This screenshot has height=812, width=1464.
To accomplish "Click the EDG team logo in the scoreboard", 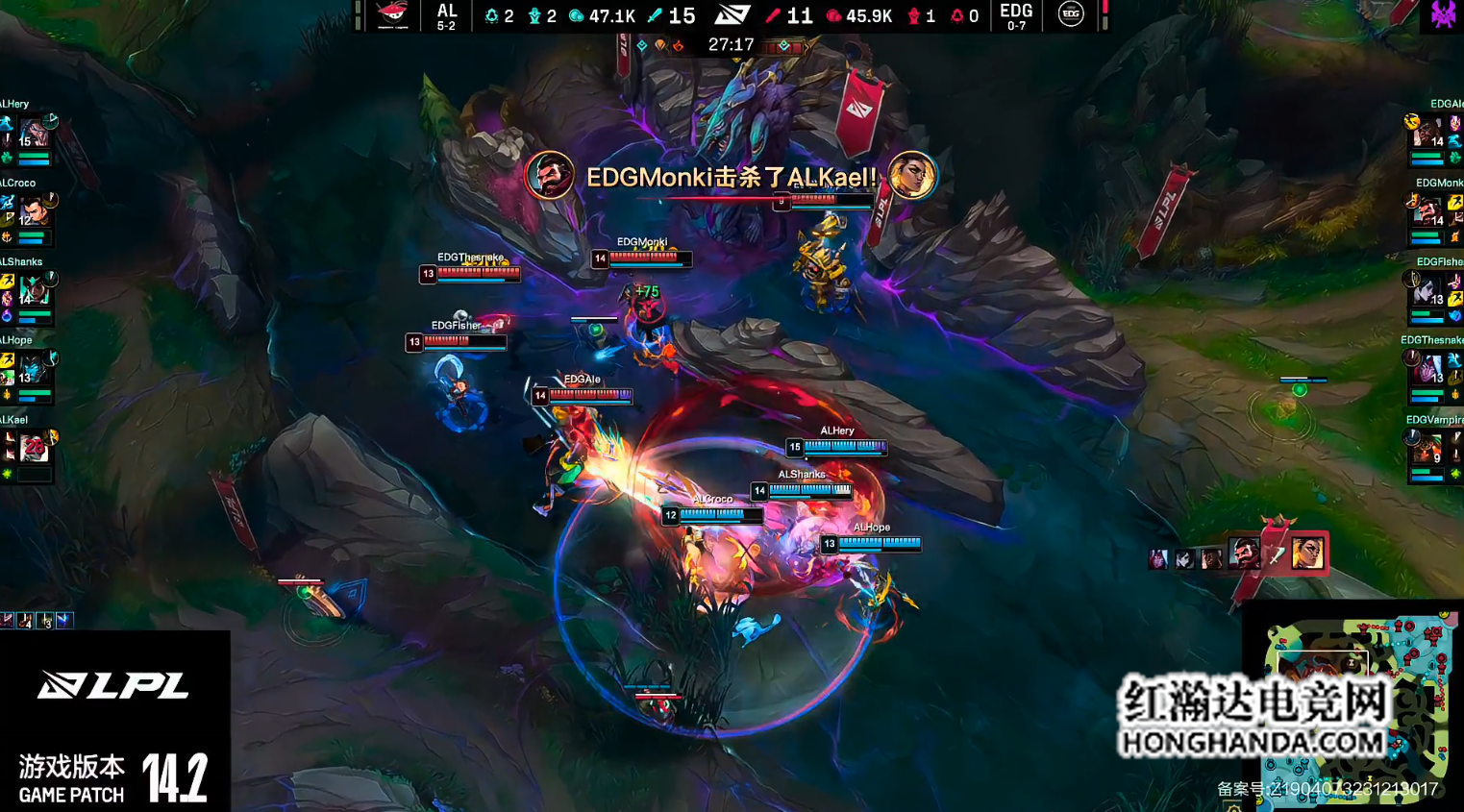I will (x=1071, y=14).
